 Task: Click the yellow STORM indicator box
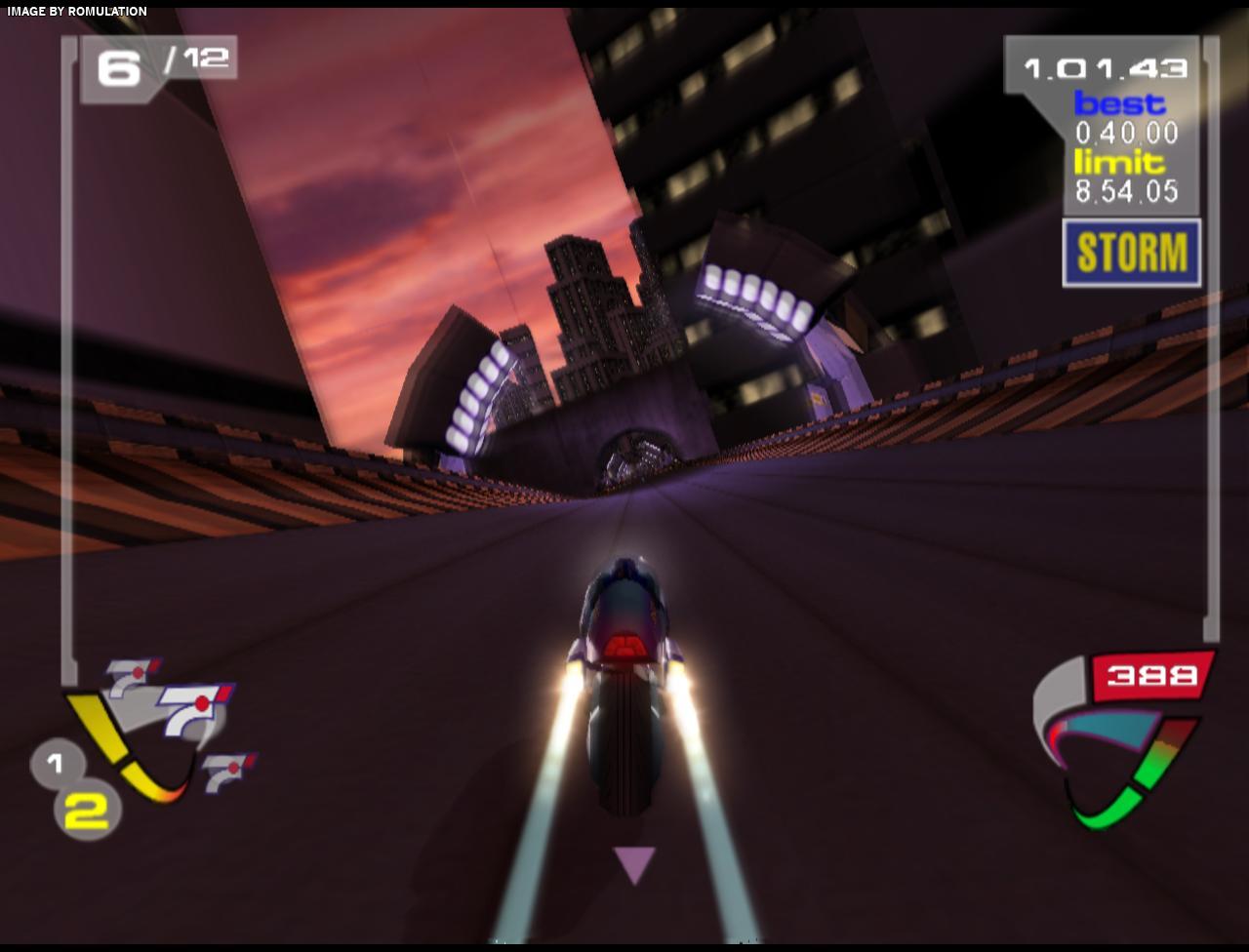1131,253
